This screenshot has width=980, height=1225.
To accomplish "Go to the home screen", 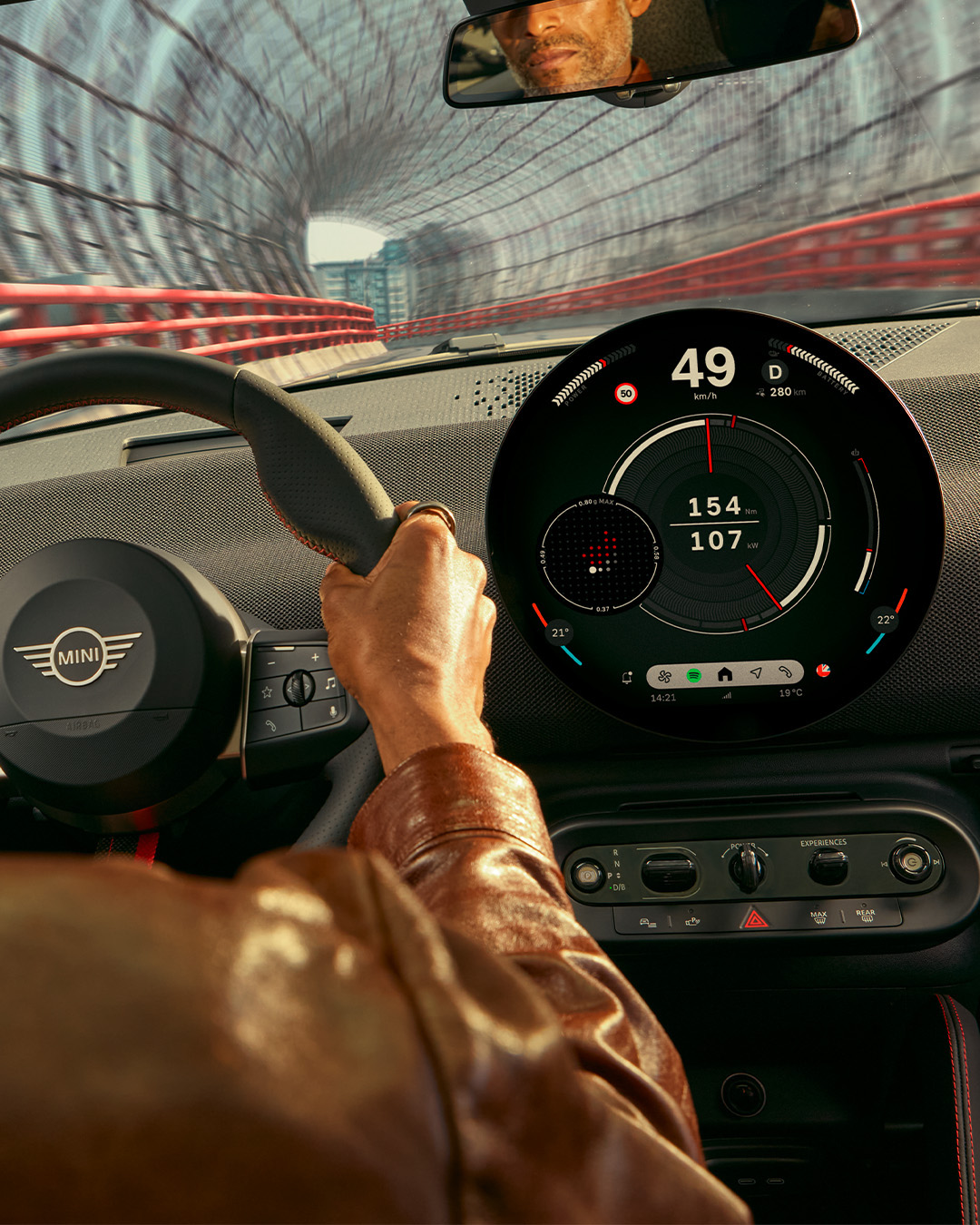I will (x=724, y=674).
